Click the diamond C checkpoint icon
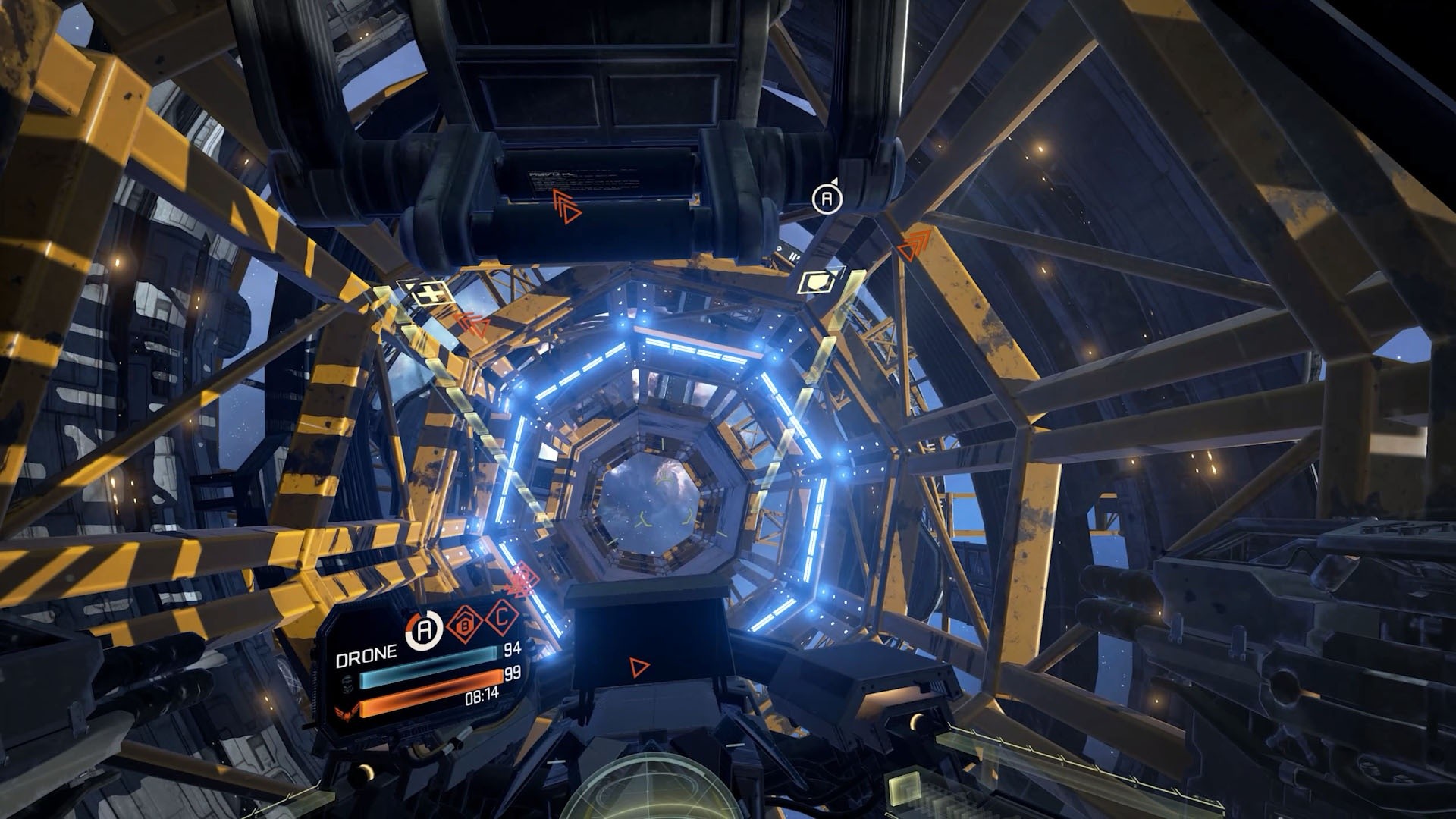Screen dimensions: 1456x819 [500, 621]
